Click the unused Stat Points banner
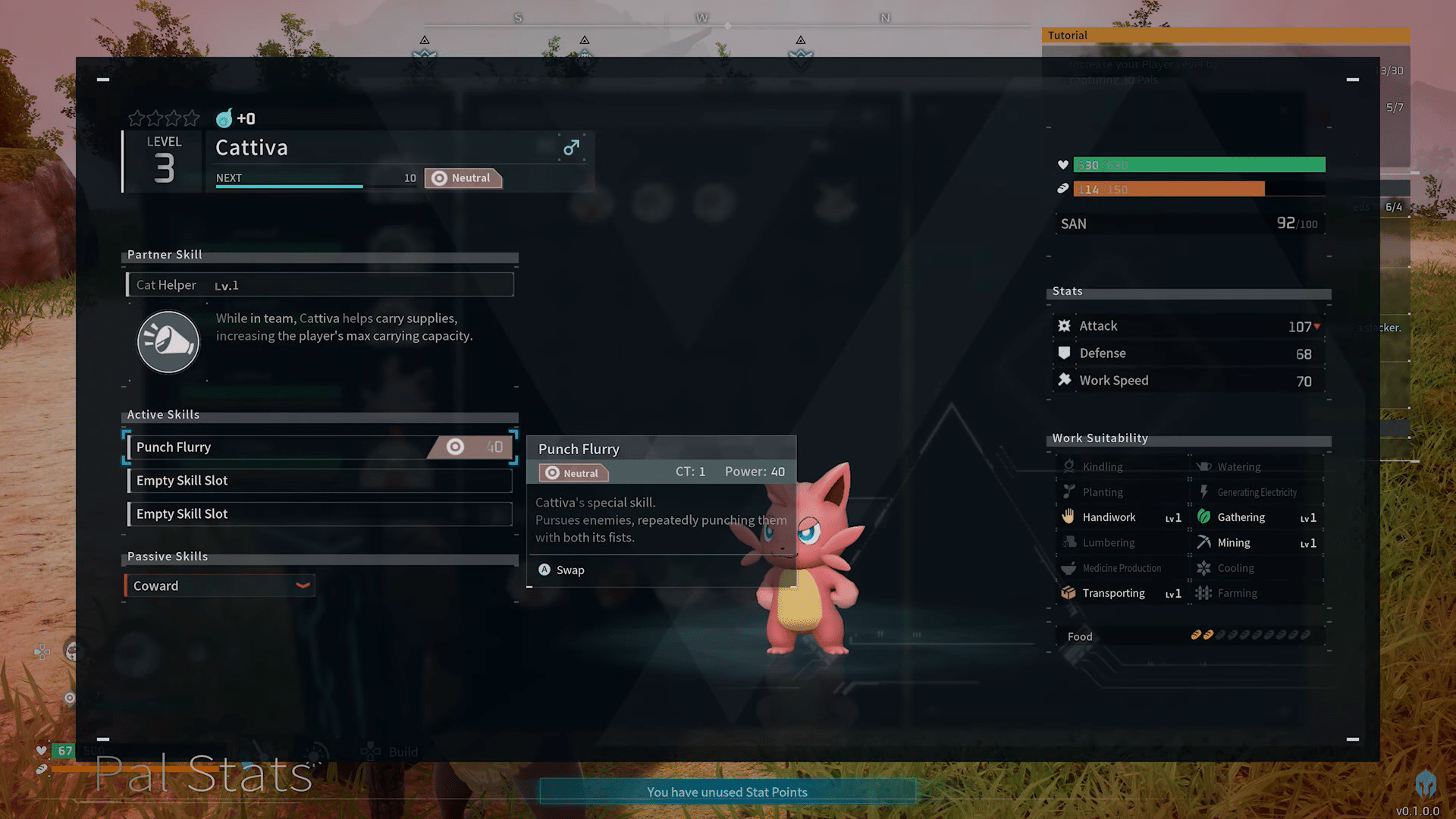Screen dimensions: 1456x819 point(726,791)
